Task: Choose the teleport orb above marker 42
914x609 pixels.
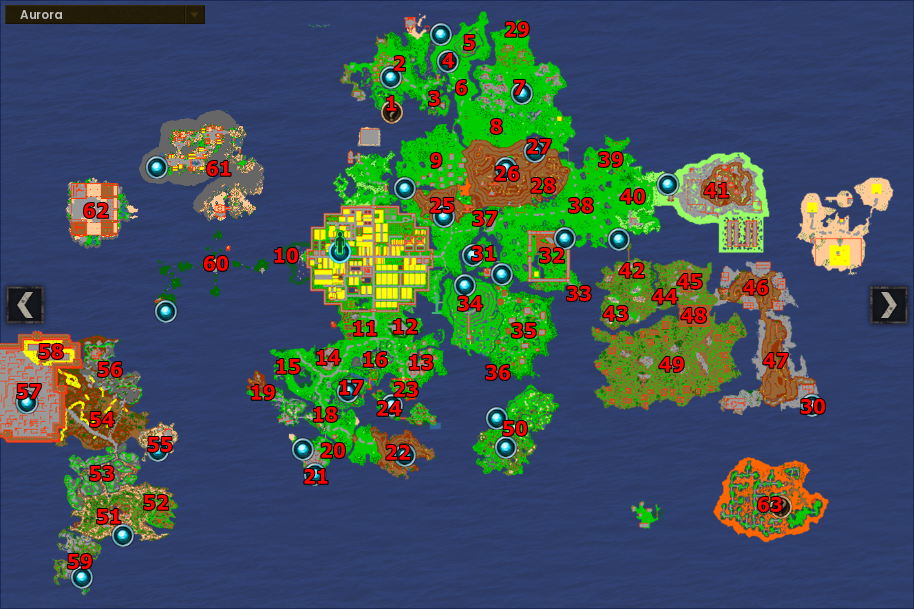Action: click(619, 239)
